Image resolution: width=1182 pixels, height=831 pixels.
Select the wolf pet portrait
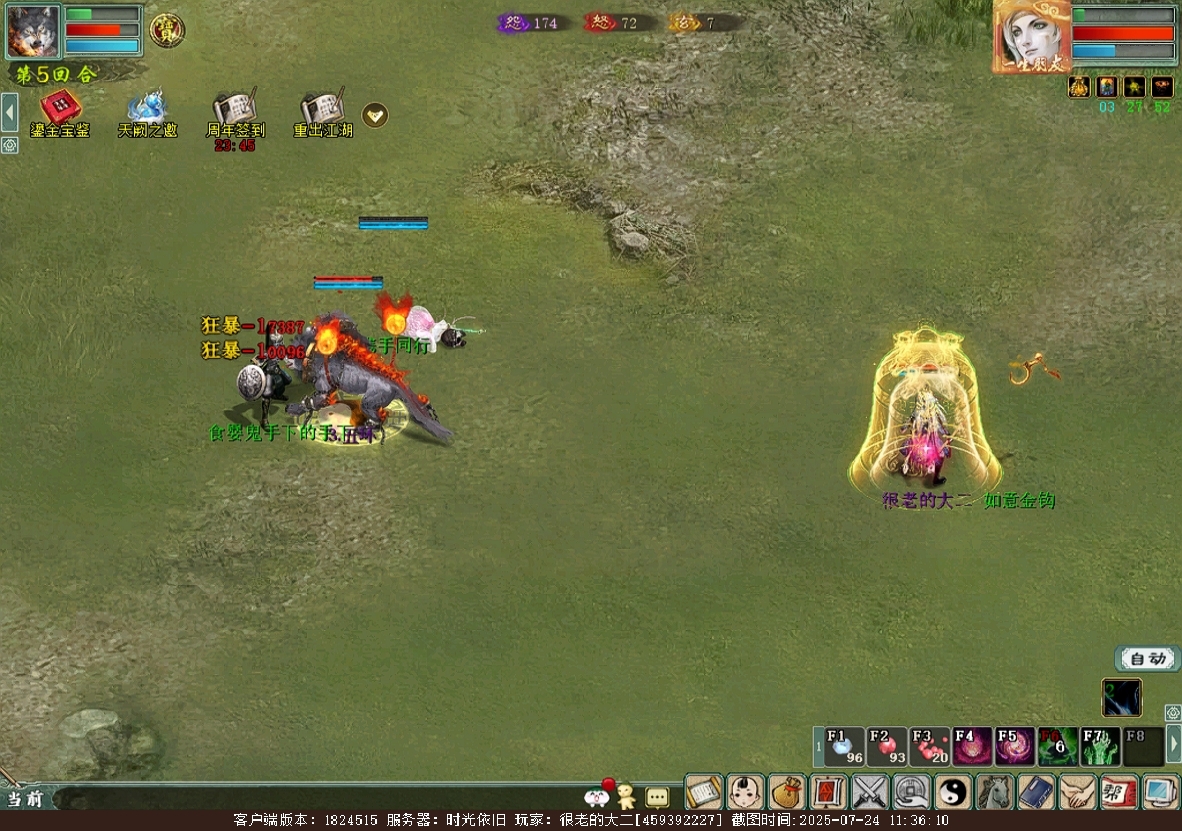(33, 31)
